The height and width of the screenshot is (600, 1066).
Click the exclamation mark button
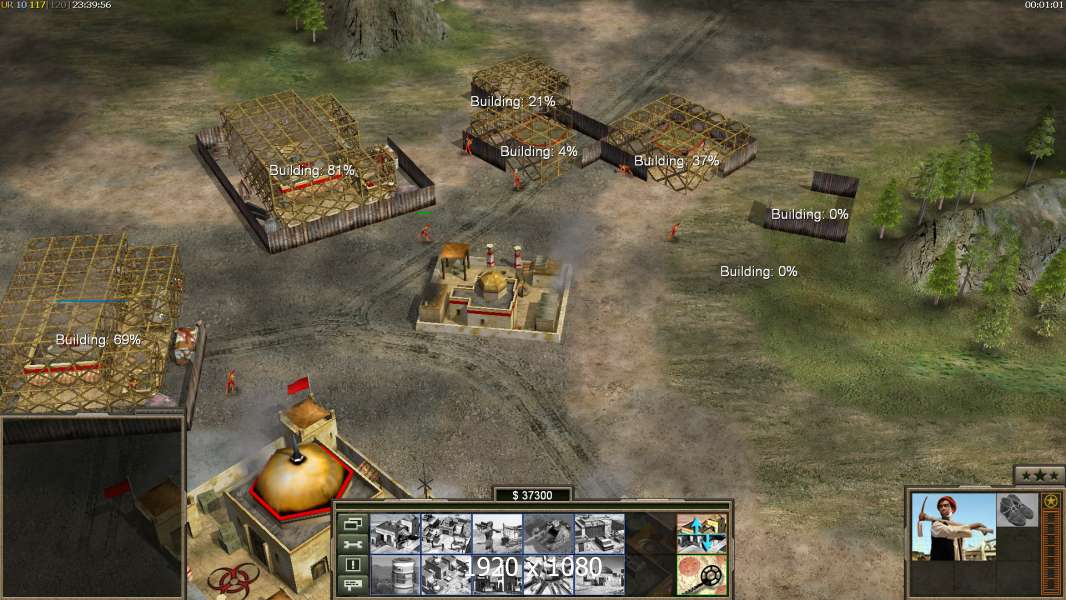coord(351,564)
